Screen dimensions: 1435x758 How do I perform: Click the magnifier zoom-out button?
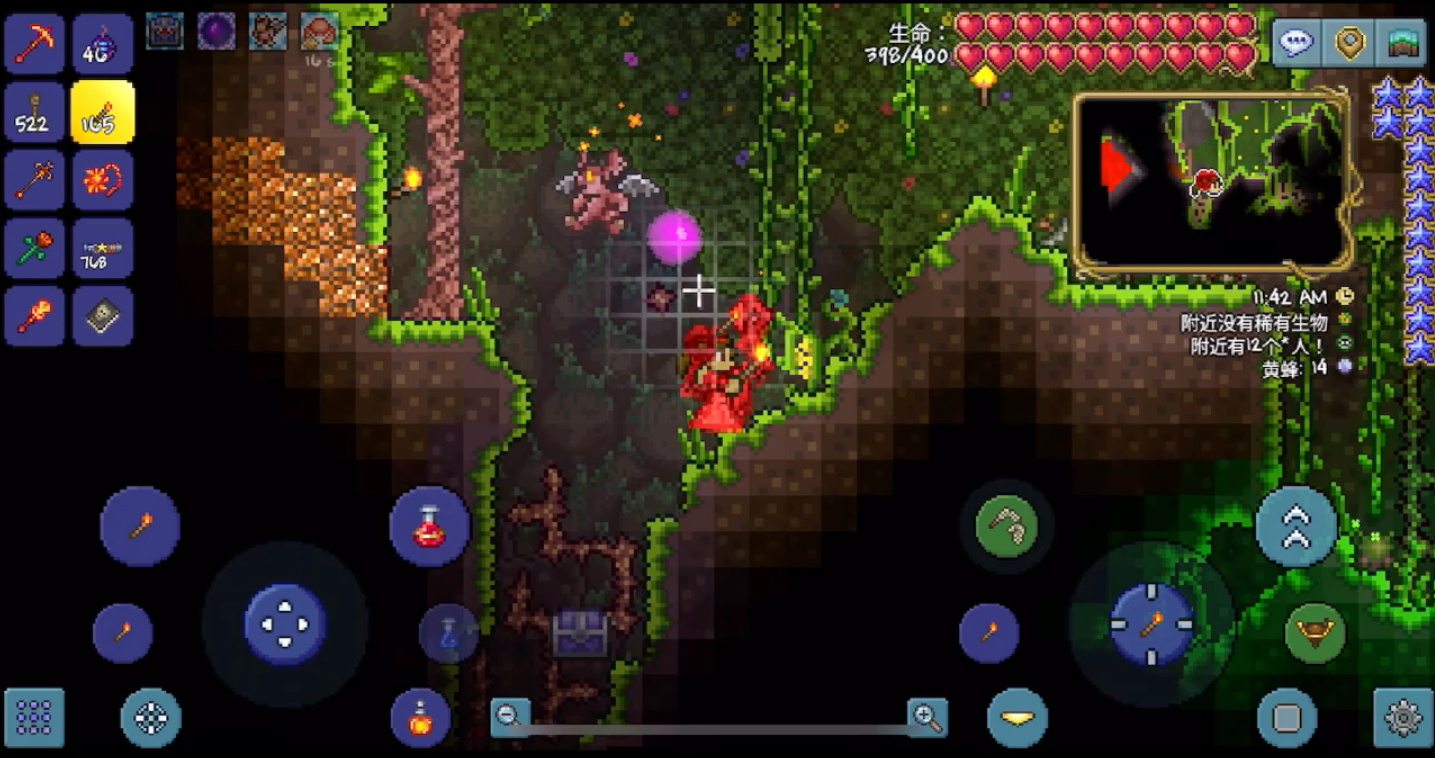509,716
